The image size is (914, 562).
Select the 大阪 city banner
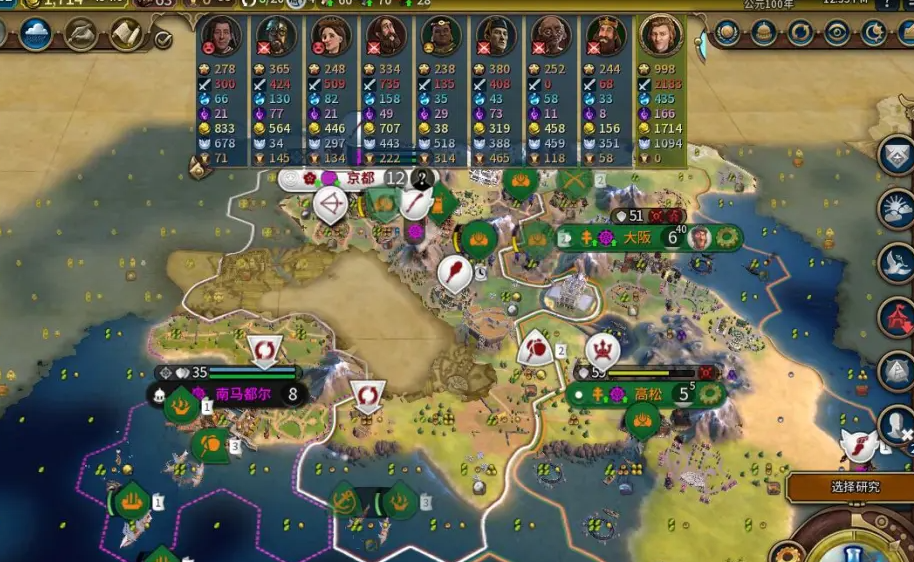point(637,238)
